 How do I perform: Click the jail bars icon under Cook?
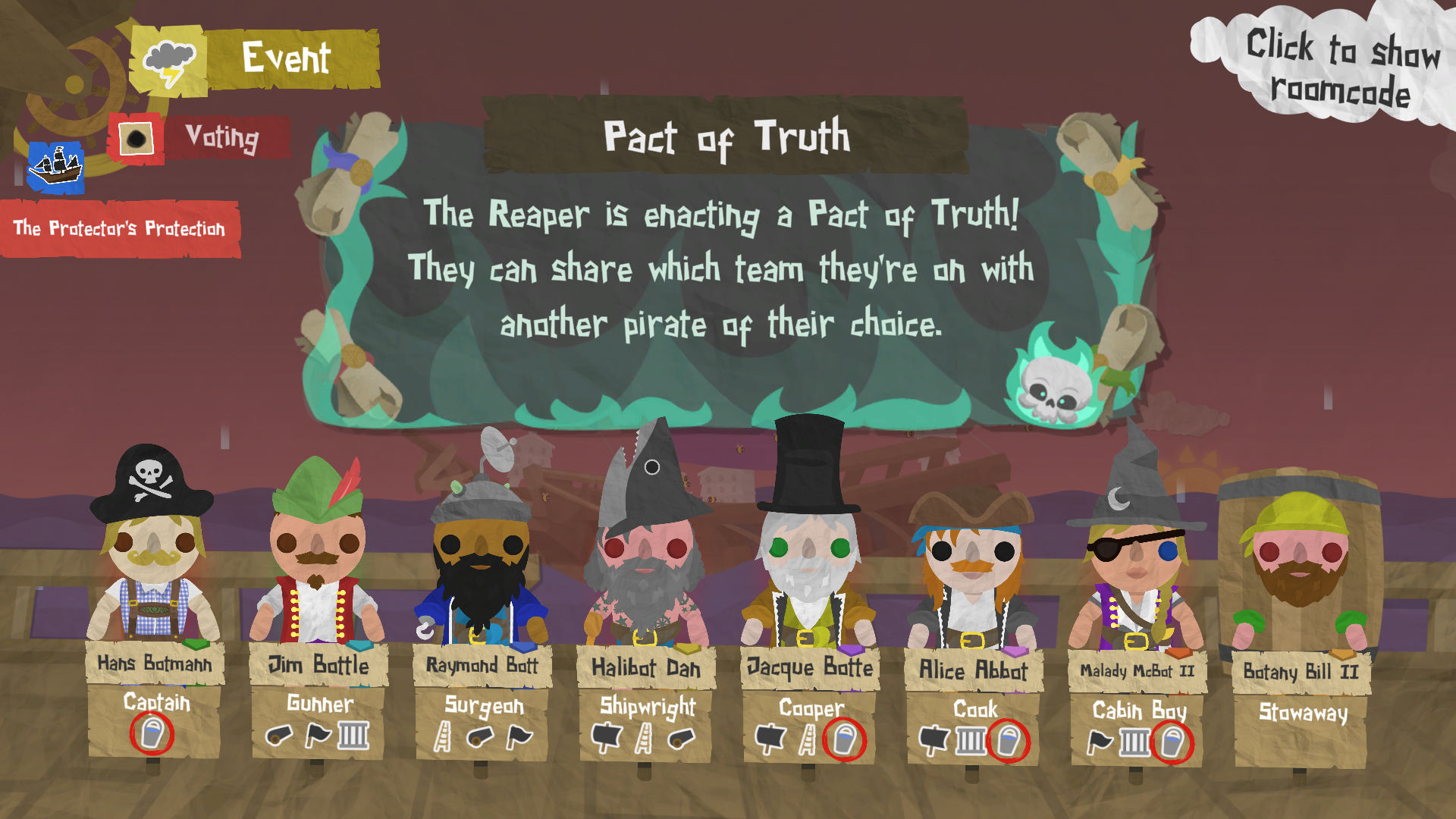coord(969,739)
